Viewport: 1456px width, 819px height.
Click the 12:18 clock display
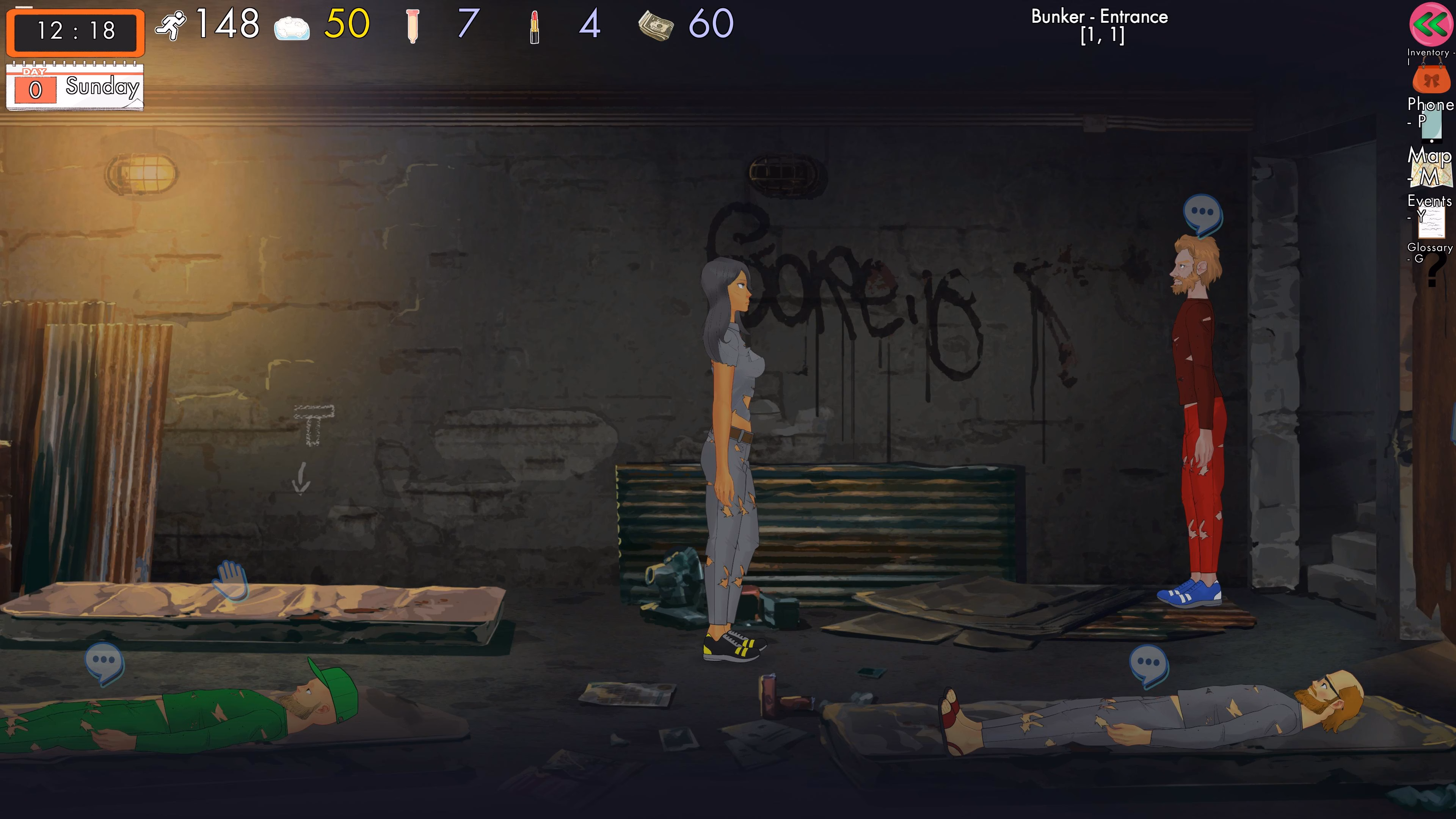coord(75,32)
